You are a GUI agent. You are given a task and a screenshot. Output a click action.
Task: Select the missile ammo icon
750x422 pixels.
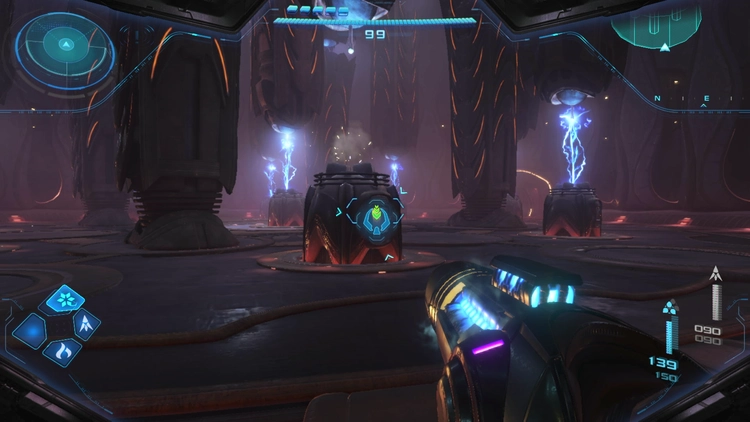tap(715, 274)
